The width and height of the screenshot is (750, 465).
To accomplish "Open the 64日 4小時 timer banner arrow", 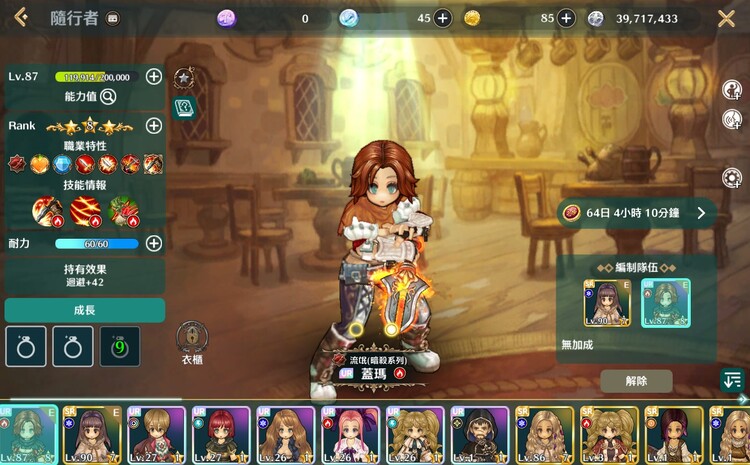I will [701, 212].
